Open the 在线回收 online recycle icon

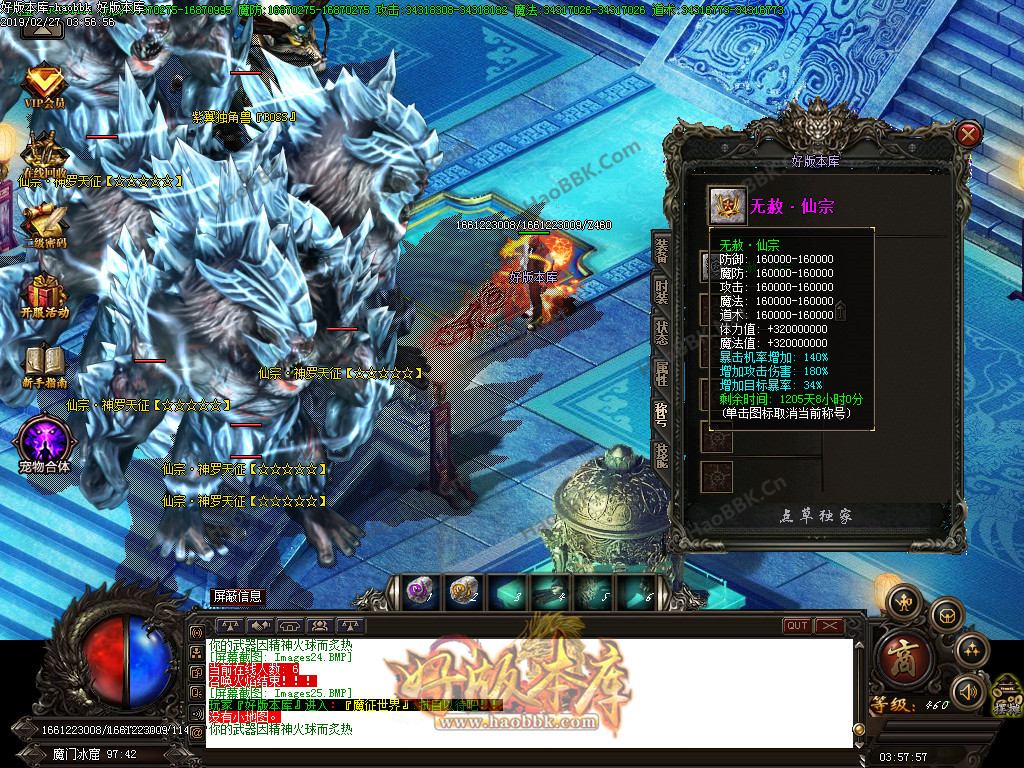[44, 155]
